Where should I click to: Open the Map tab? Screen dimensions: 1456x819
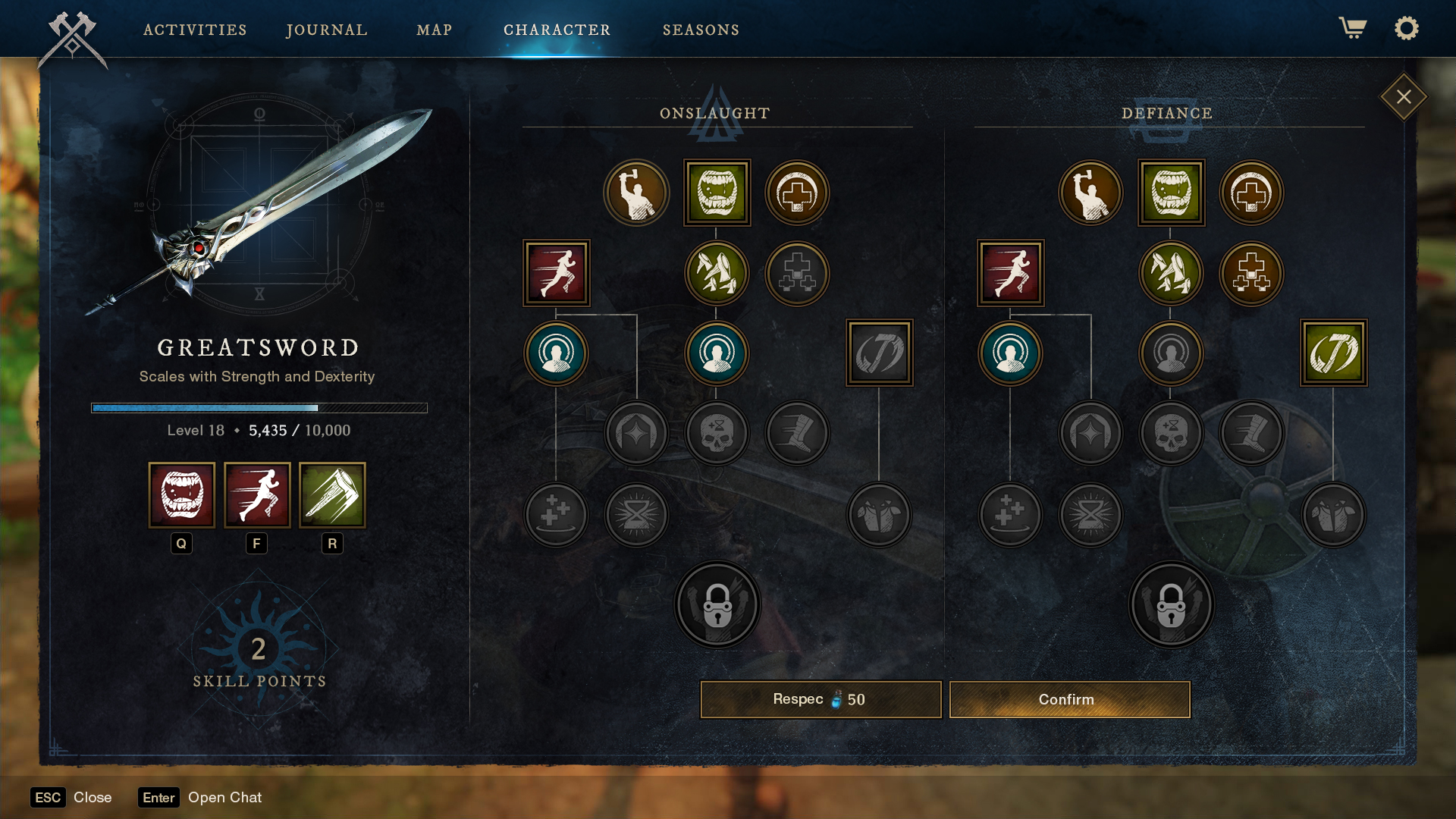pos(434,30)
